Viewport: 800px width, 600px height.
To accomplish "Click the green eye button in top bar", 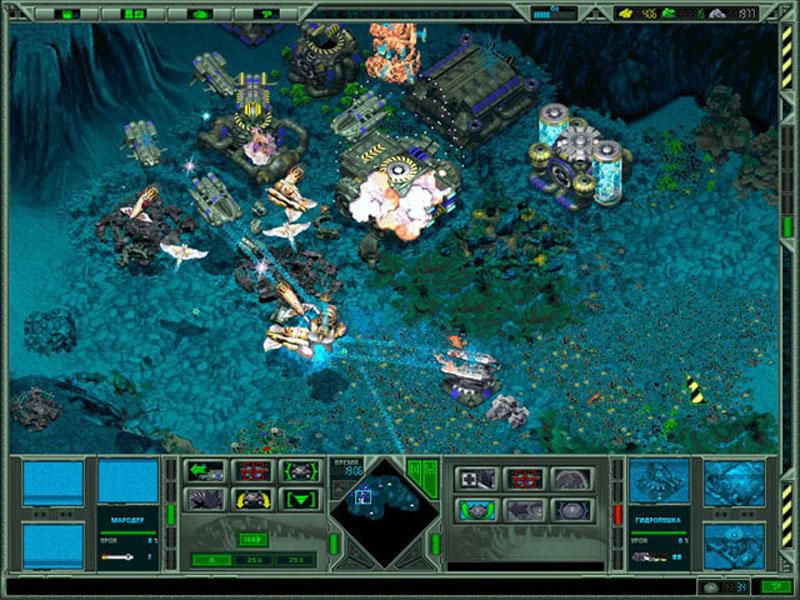I will pos(199,14).
